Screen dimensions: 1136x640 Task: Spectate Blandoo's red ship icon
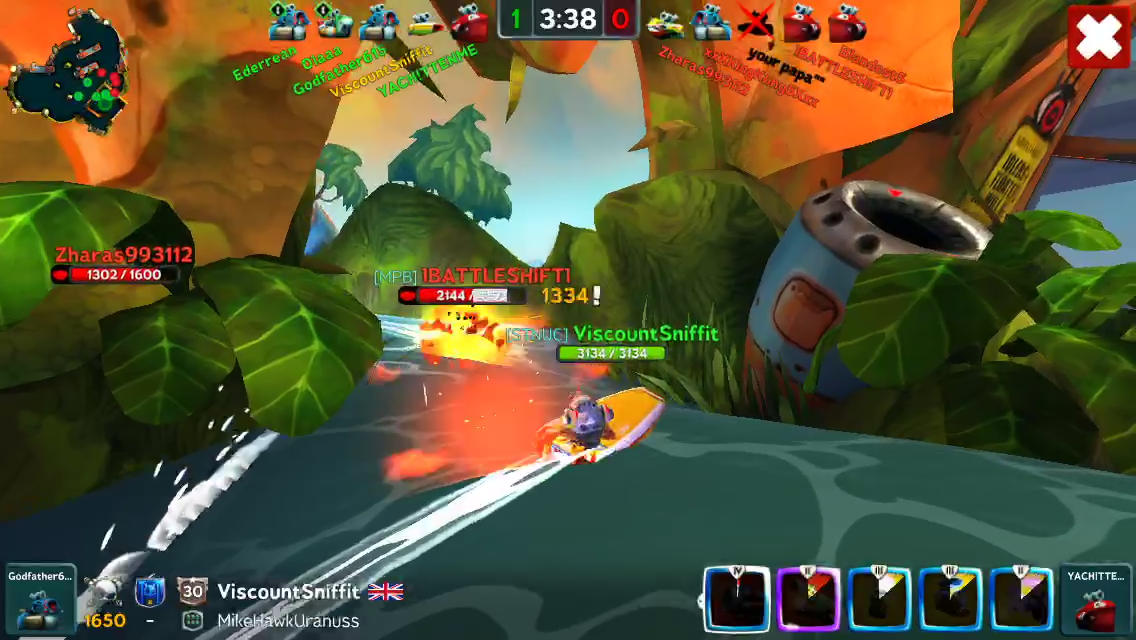point(846,22)
